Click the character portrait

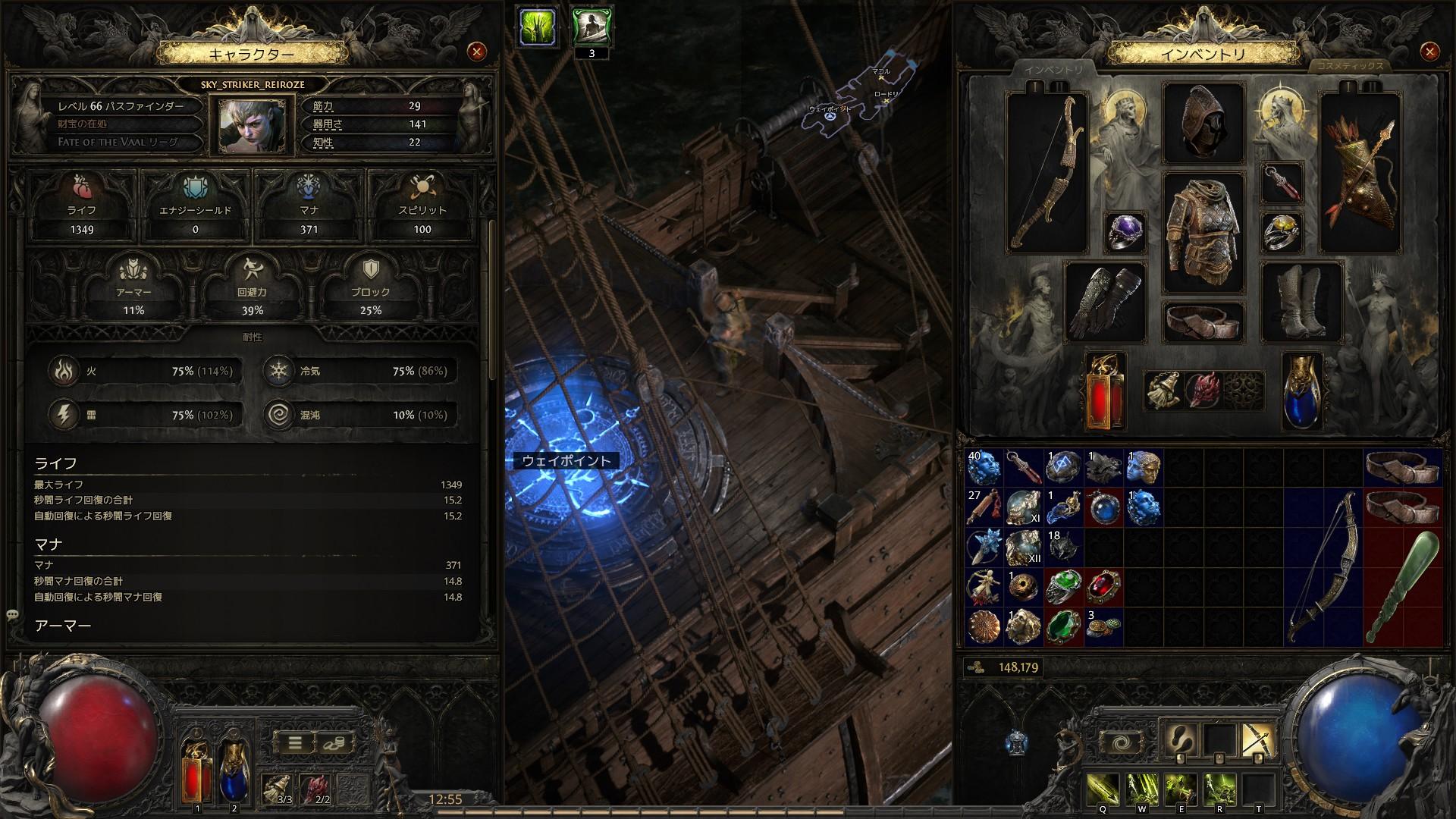coord(247,124)
